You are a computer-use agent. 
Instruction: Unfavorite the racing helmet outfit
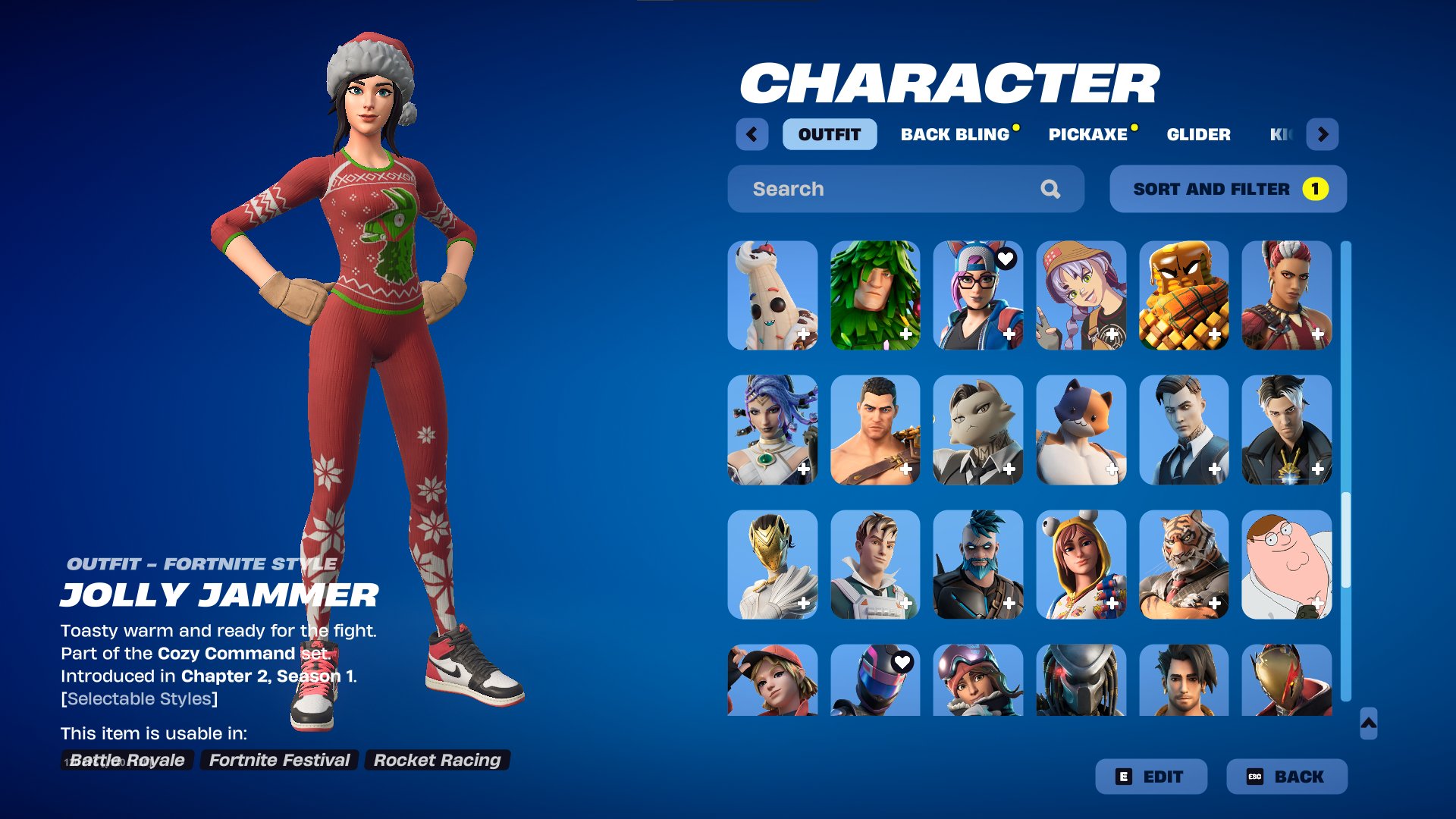[x=903, y=661]
